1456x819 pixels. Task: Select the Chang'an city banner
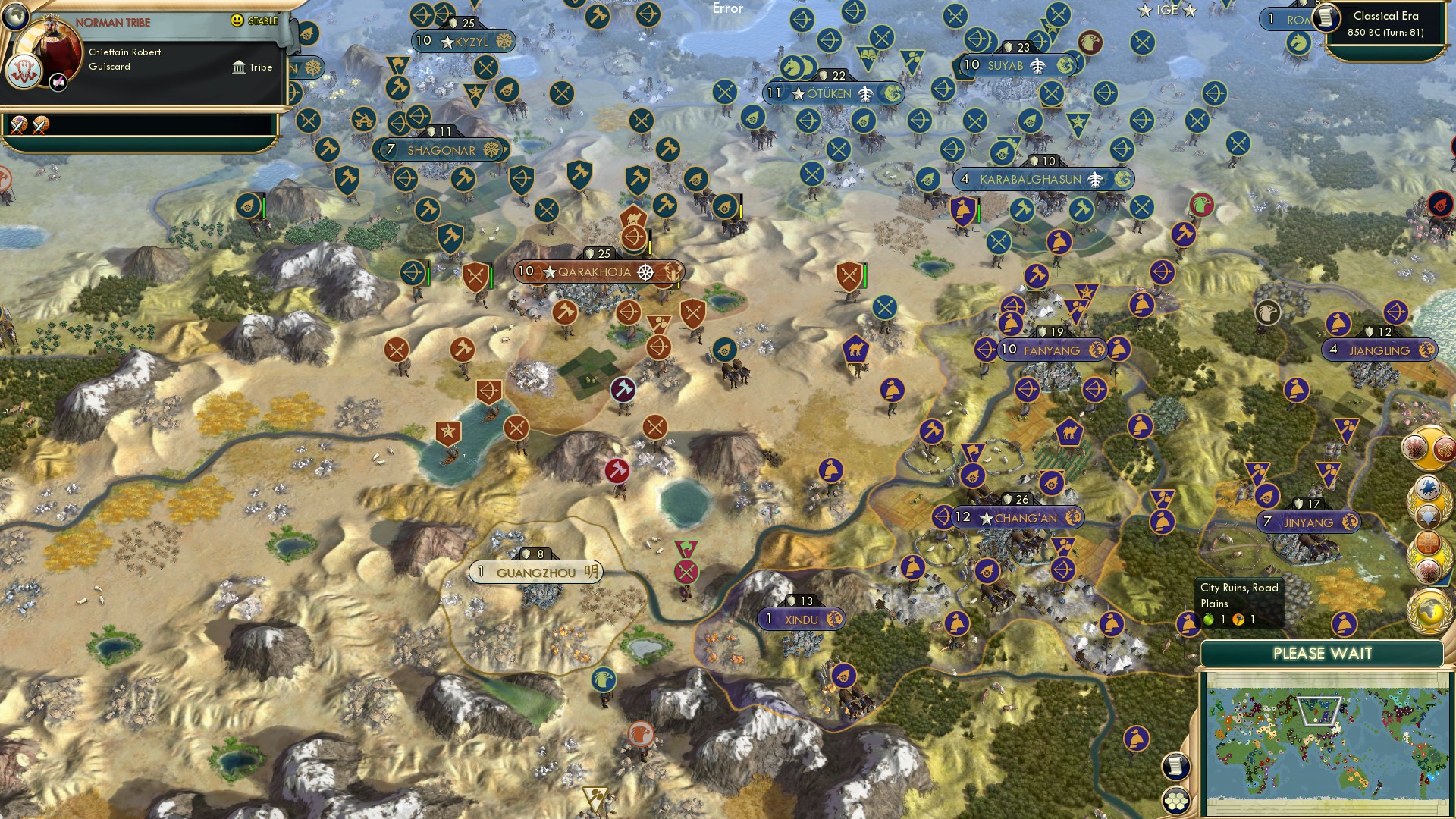[x=1016, y=516]
